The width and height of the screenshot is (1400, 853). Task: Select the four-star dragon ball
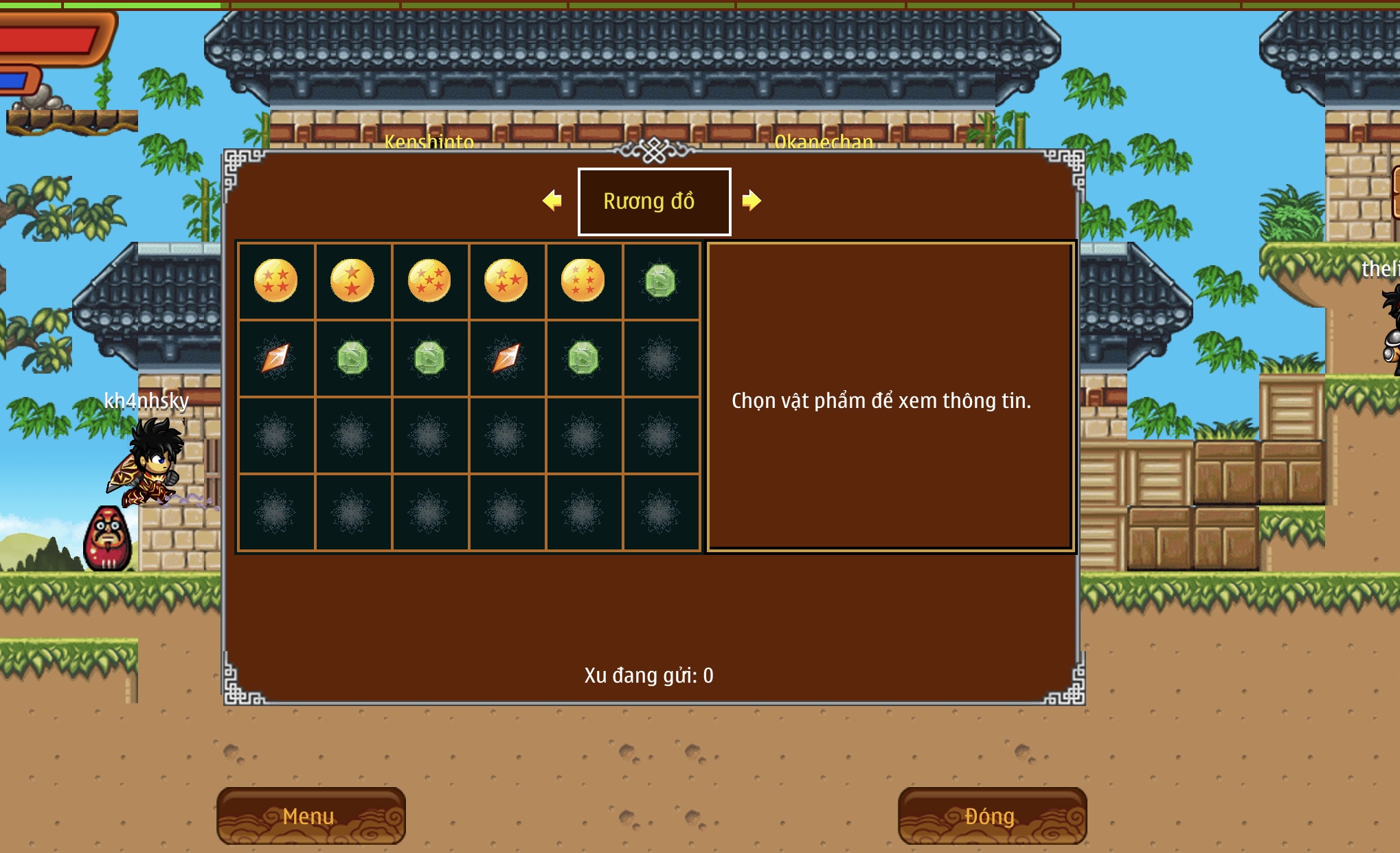click(275, 280)
